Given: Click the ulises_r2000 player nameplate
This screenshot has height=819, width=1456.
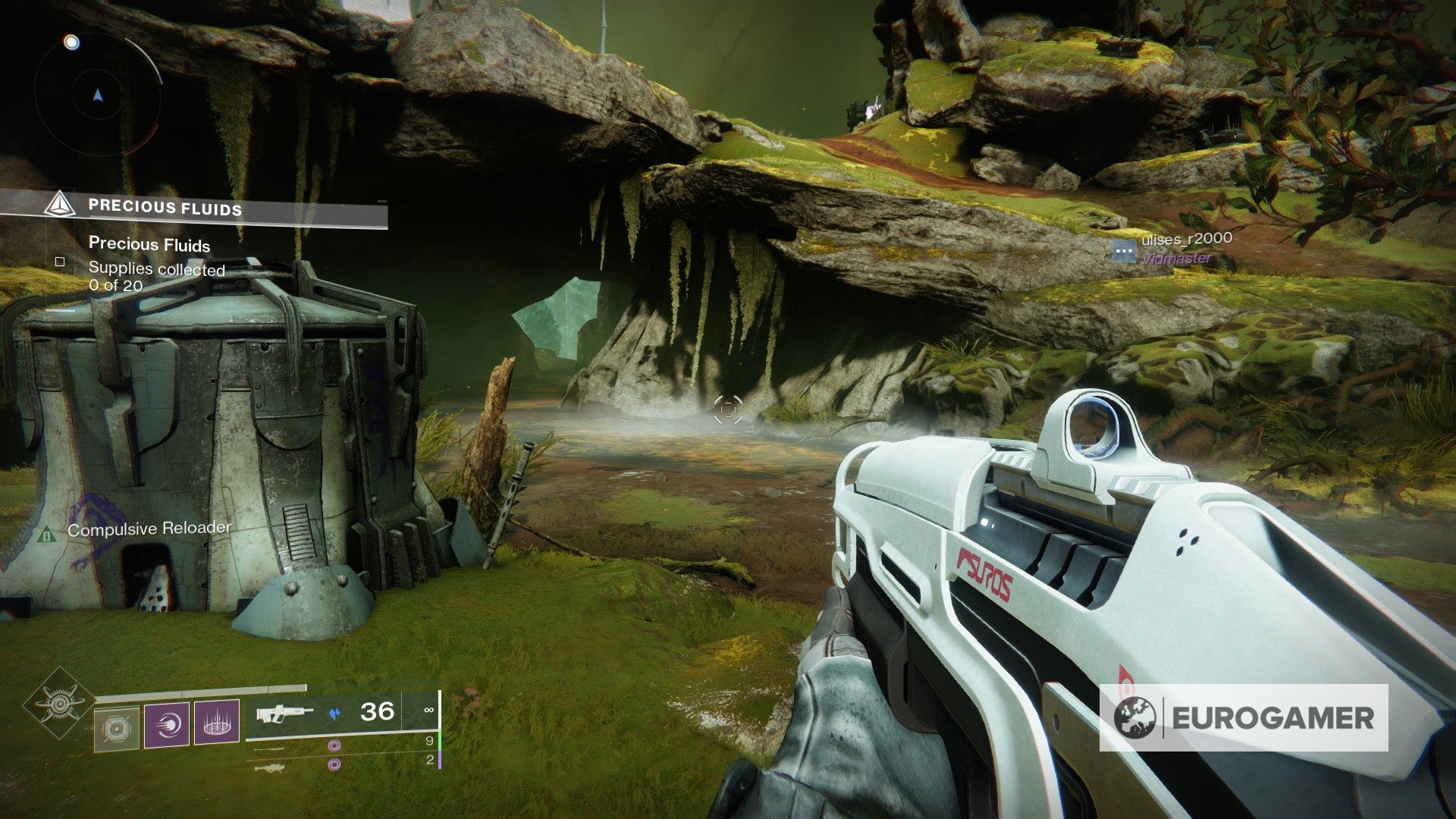Looking at the screenshot, I should click(x=1187, y=240).
